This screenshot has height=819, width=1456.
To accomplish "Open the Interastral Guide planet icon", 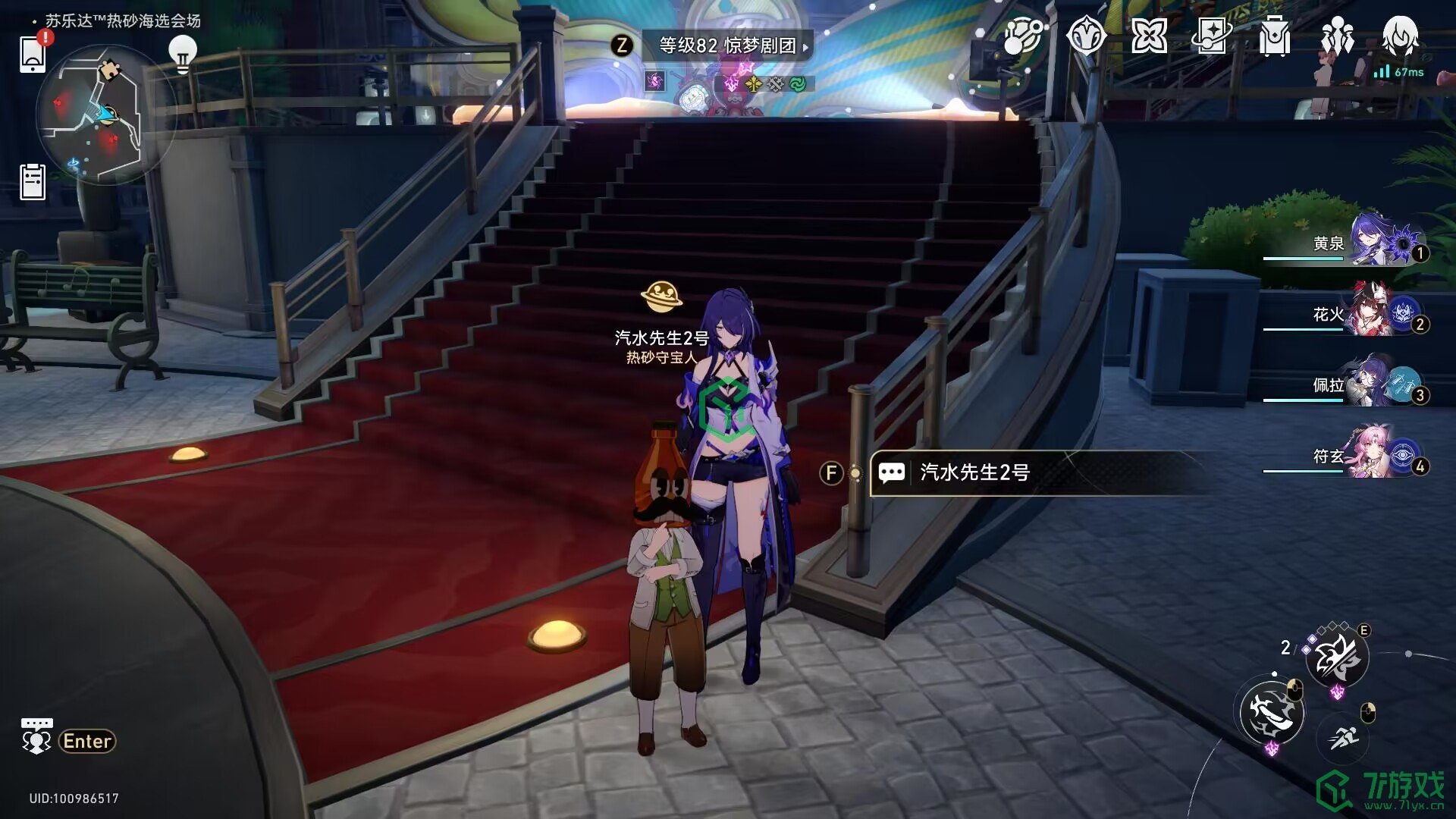I will click(x=1022, y=36).
